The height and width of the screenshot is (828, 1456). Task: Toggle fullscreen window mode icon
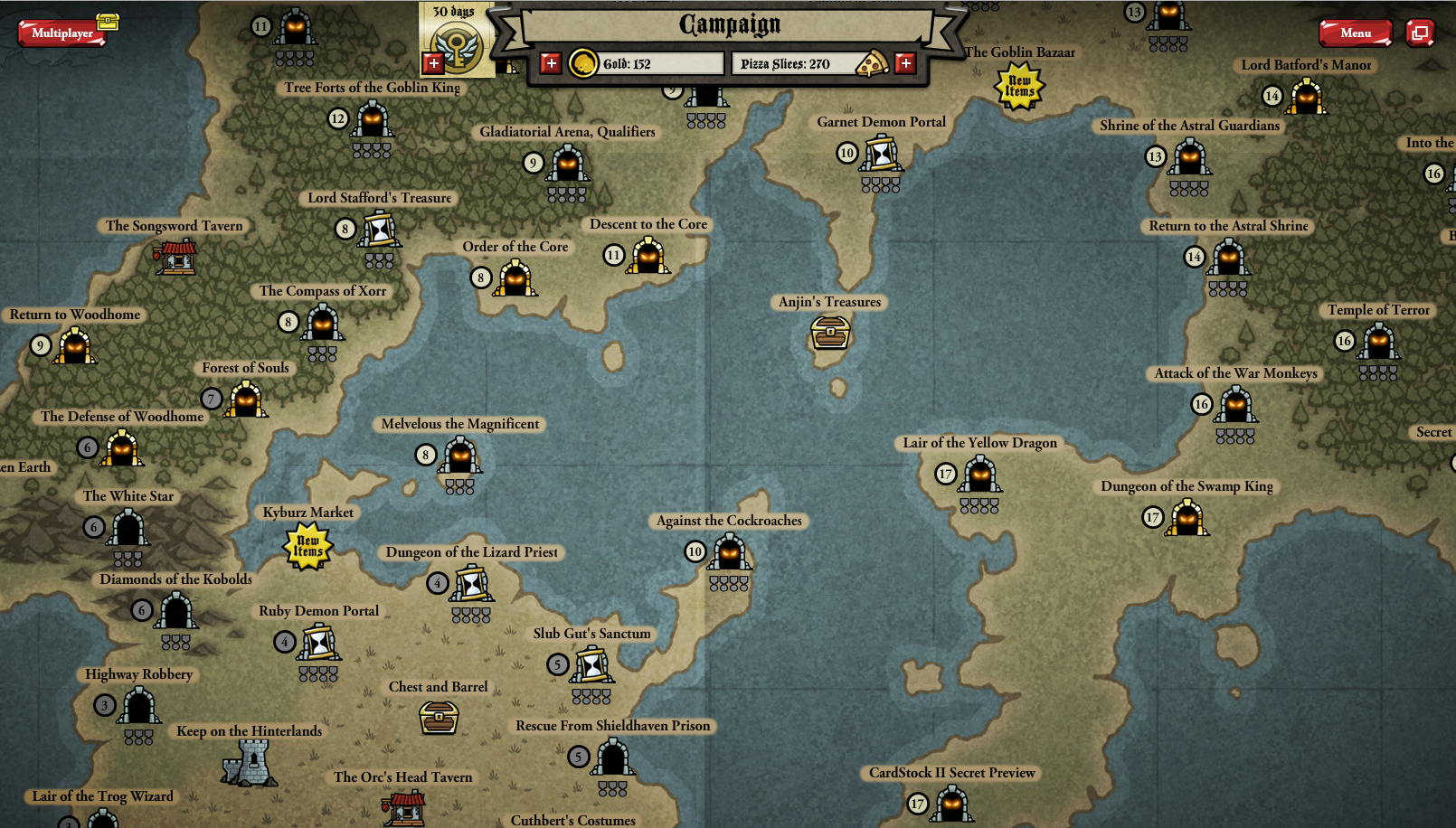pyautogui.click(x=1420, y=33)
